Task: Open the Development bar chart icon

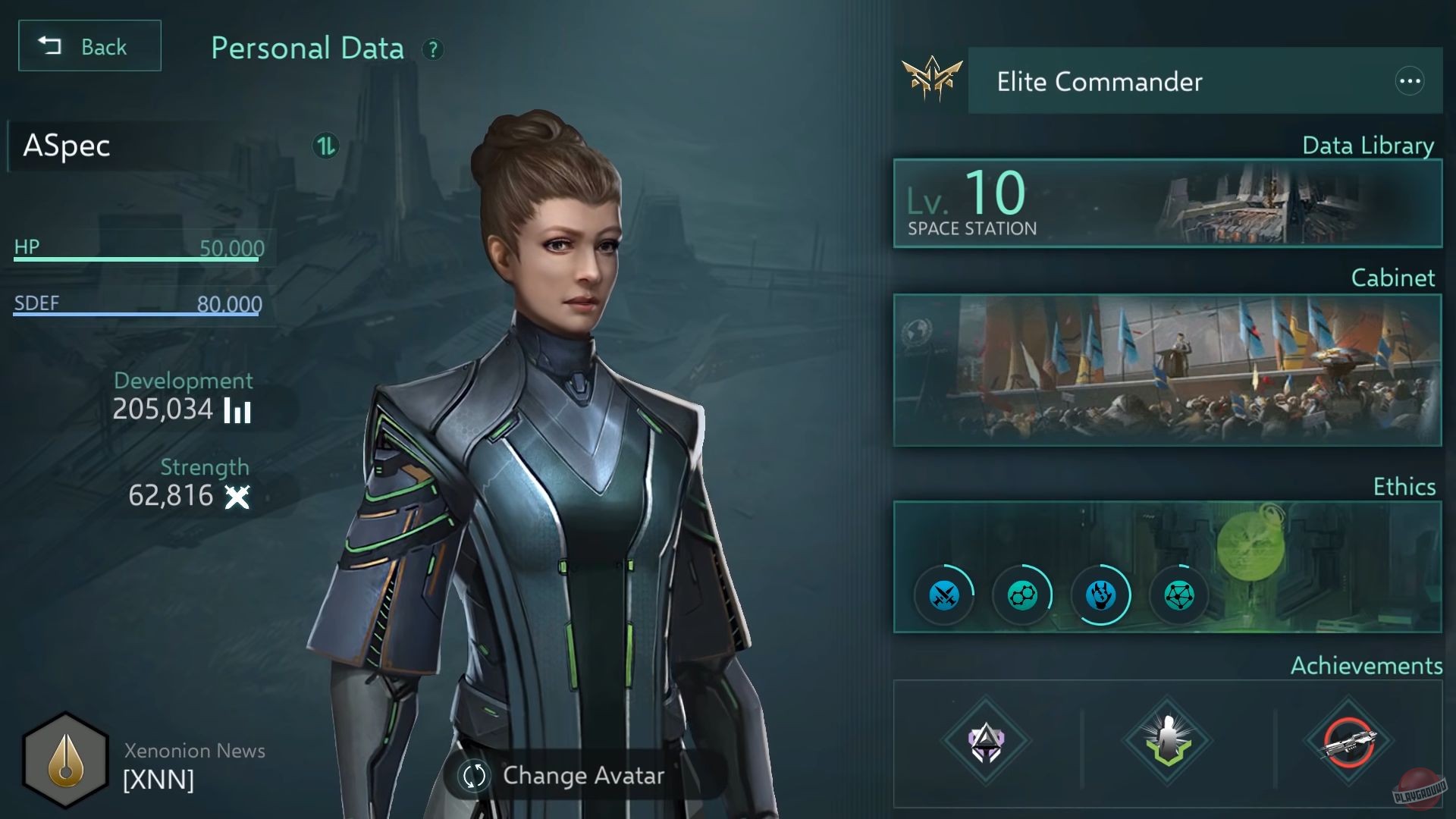Action: (x=237, y=410)
